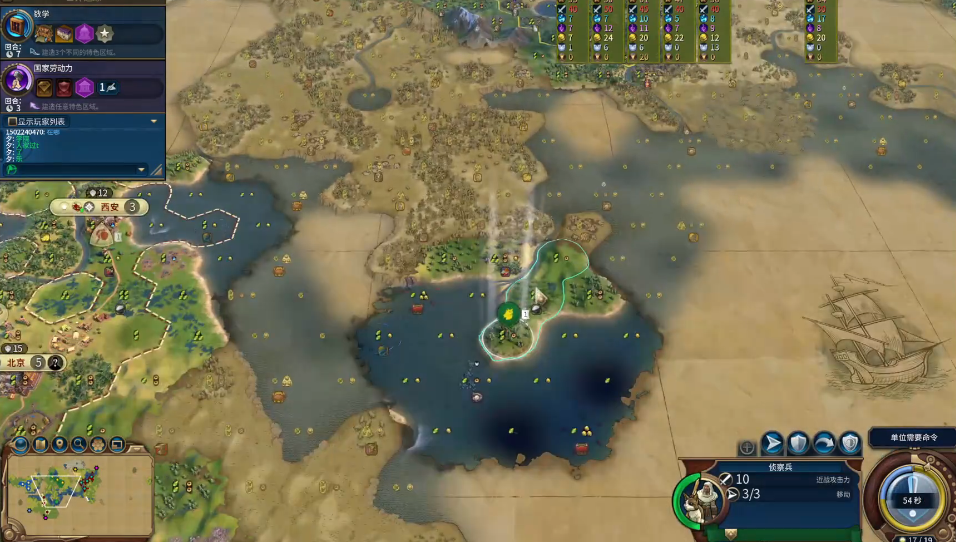Screen dimensions: 956x542
Task: Open the map lenses button
Action: (21, 444)
